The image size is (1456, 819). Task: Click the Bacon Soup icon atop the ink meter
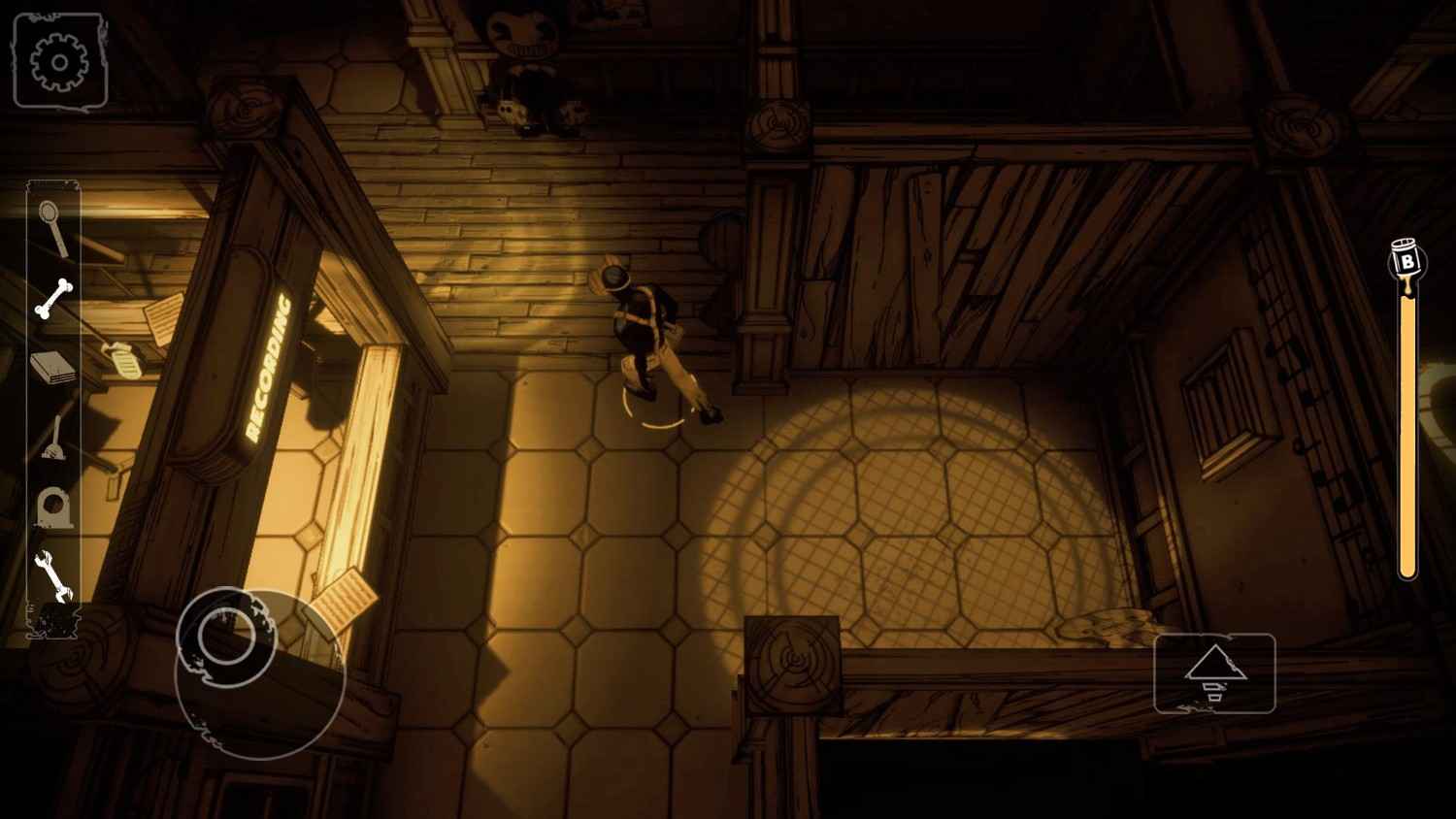pos(1406,257)
